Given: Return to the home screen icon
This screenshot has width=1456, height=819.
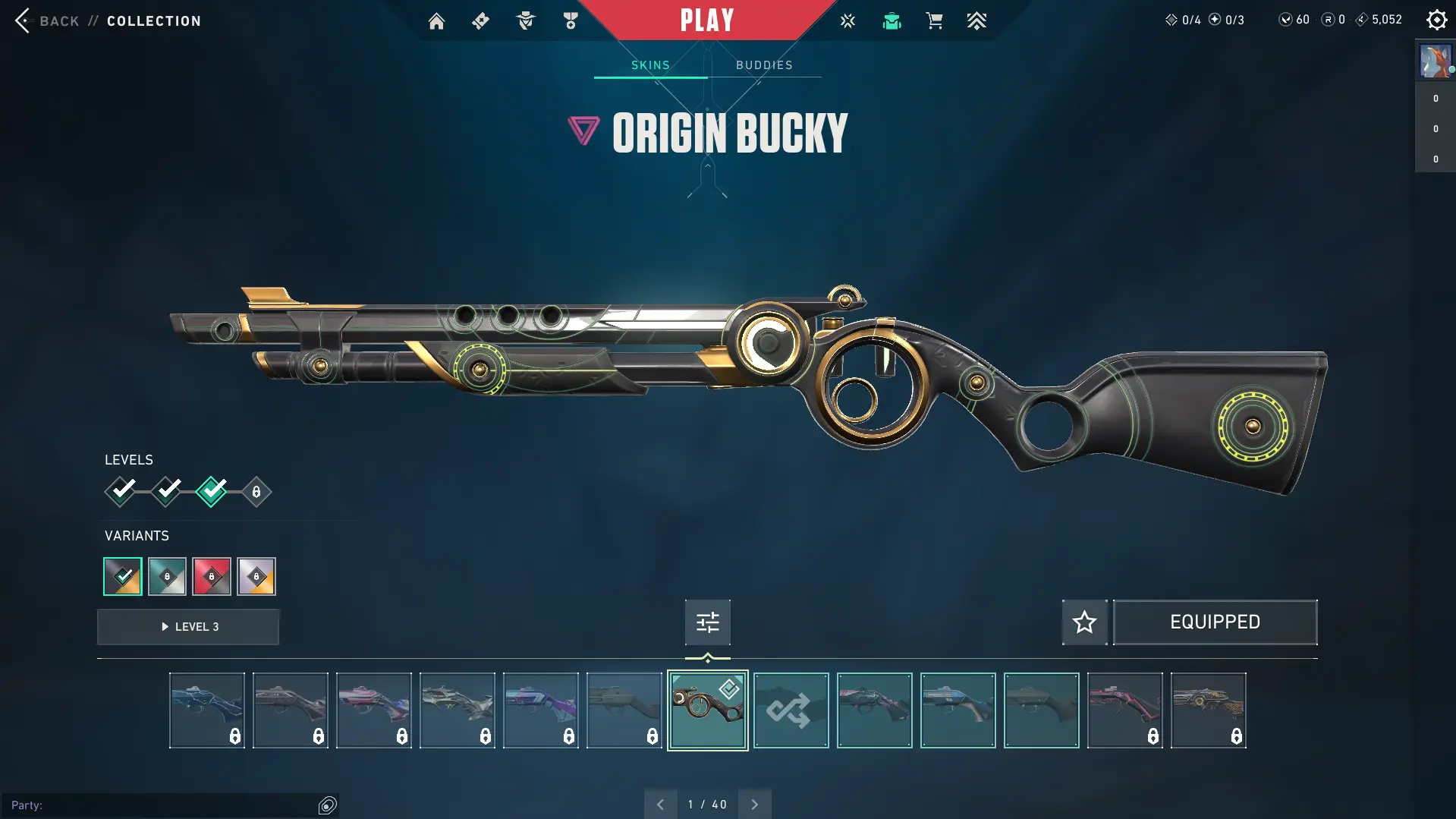Looking at the screenshot, I should (x=436, y=21).
